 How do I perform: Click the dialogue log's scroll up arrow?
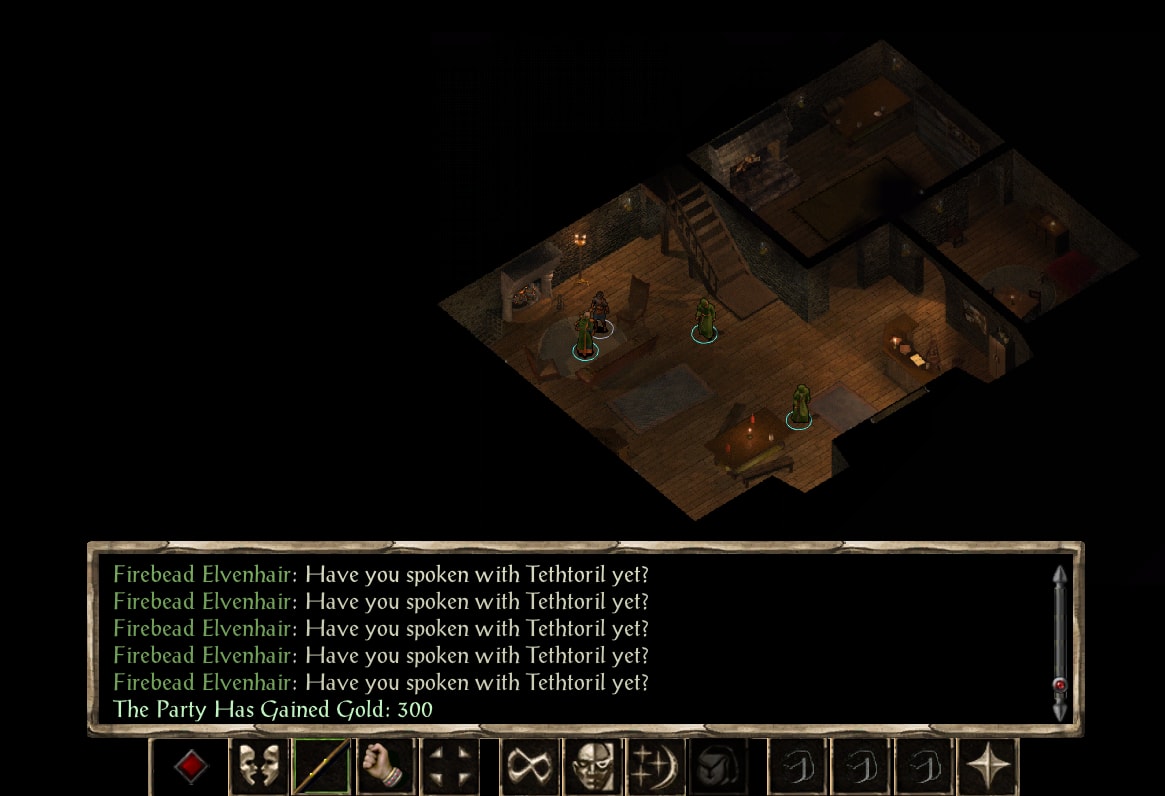coord(1060,577)
